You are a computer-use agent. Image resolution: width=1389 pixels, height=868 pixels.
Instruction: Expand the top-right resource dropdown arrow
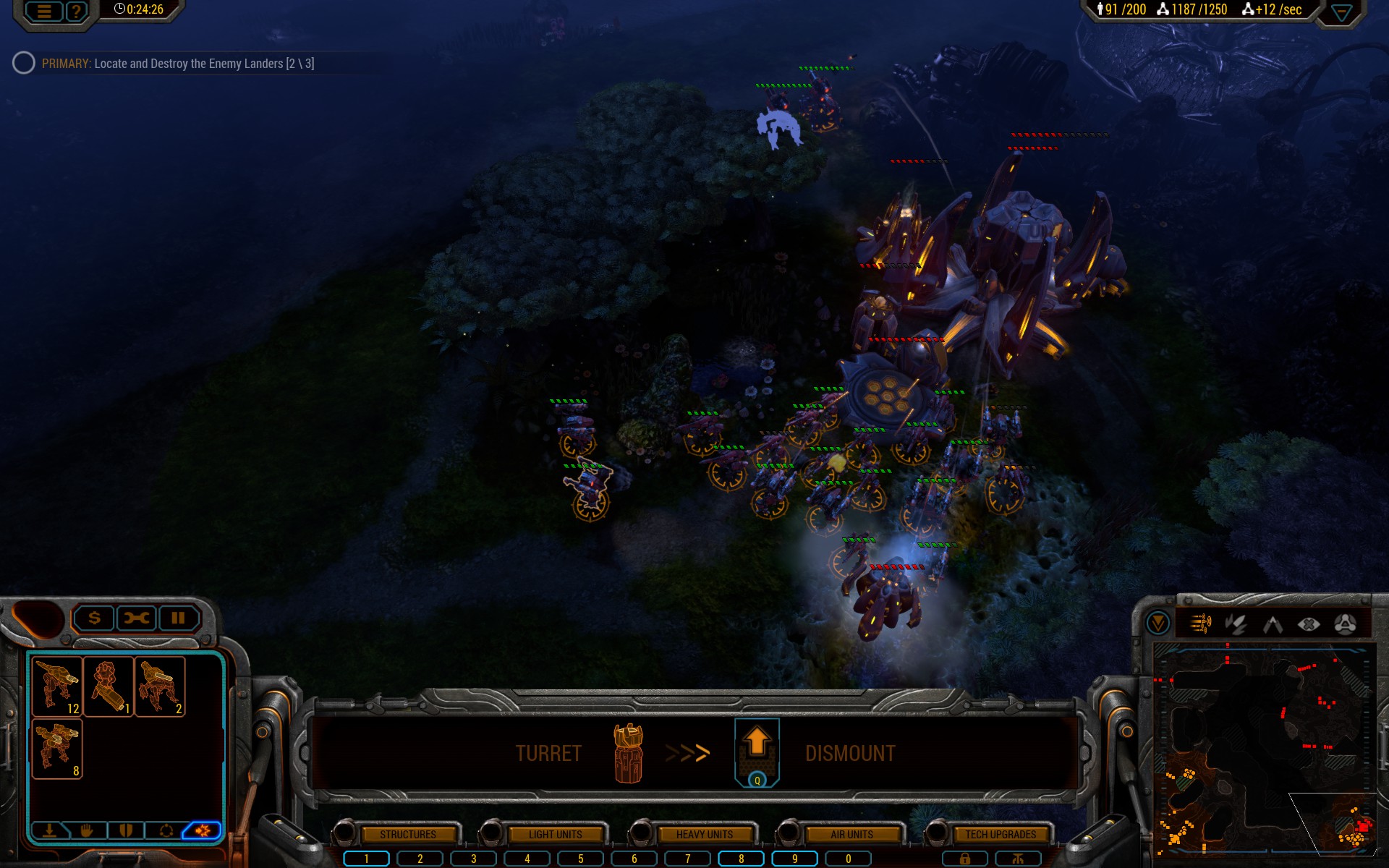[1341, 13]
